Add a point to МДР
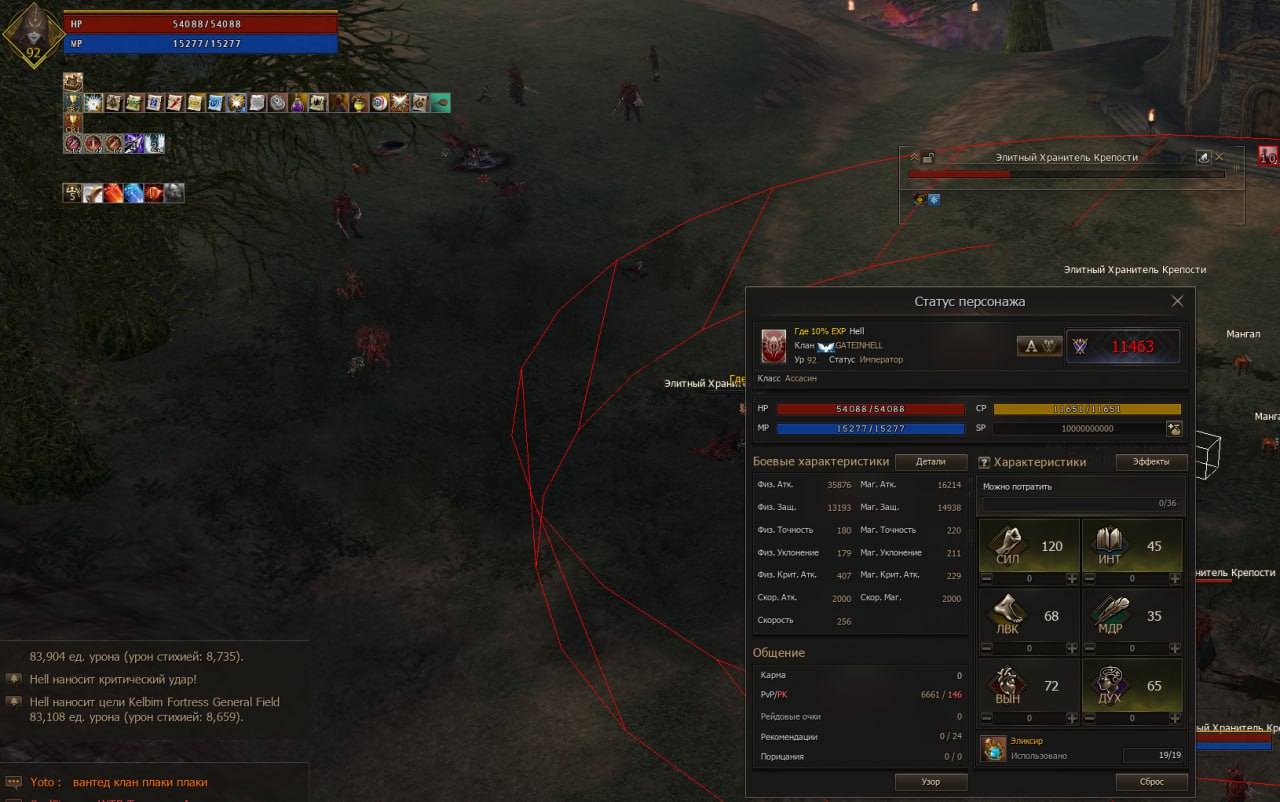This screenshot has height=802, width=1280. (1175, 648)
